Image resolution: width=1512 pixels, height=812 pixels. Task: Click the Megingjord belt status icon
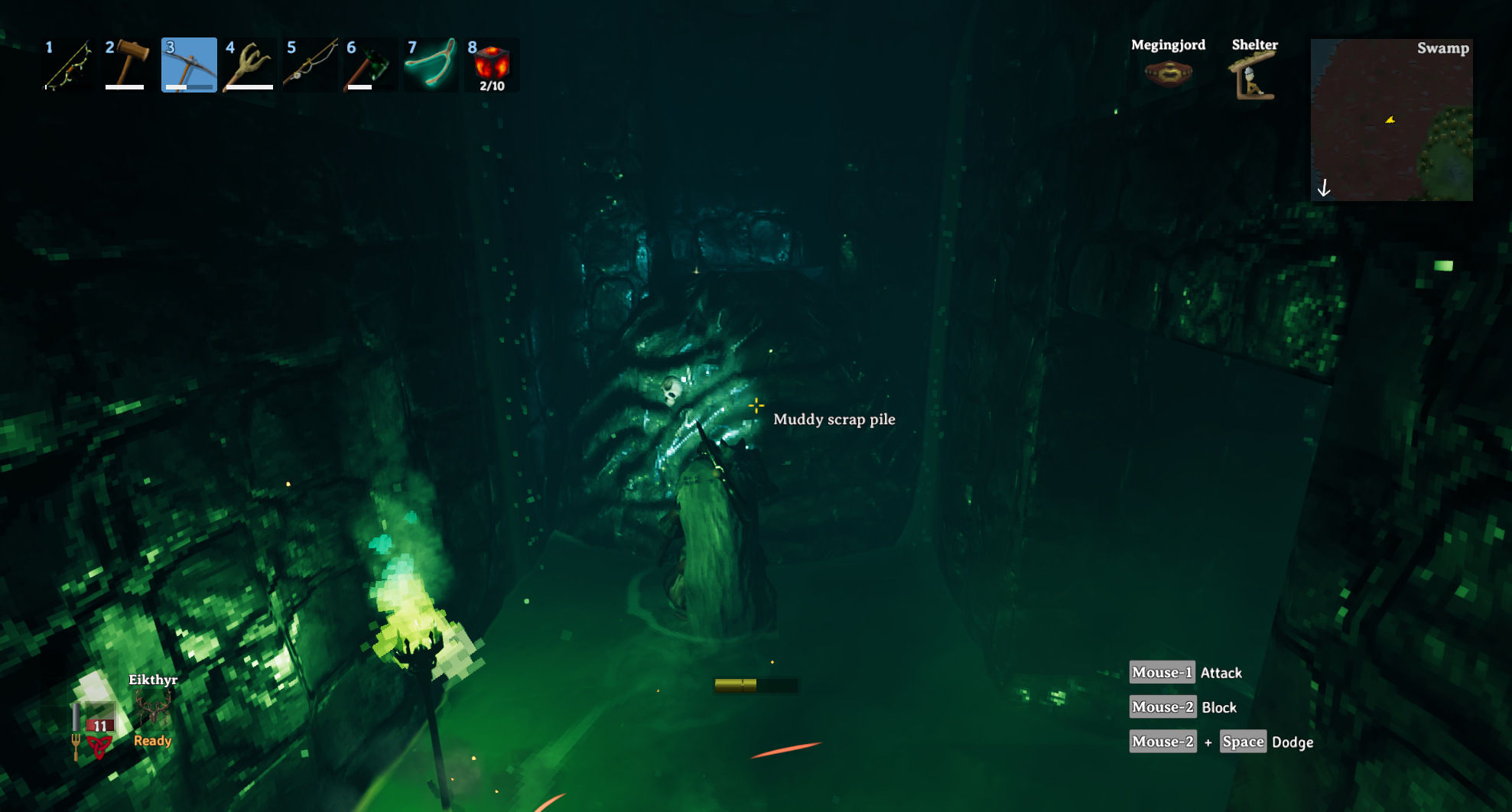[1168, 74]
